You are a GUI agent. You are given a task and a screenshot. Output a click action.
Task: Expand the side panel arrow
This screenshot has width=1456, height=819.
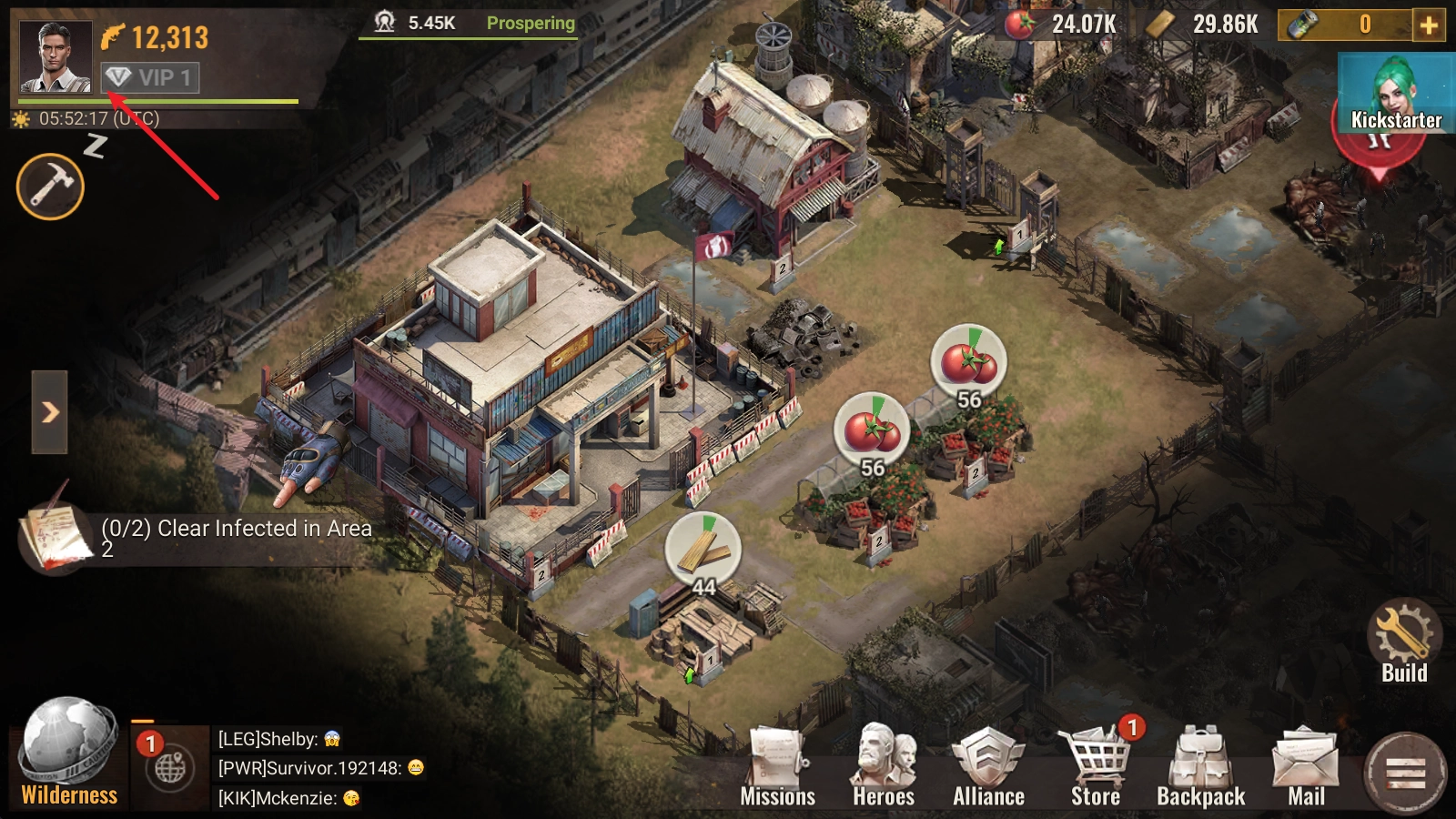click(50, 412)
